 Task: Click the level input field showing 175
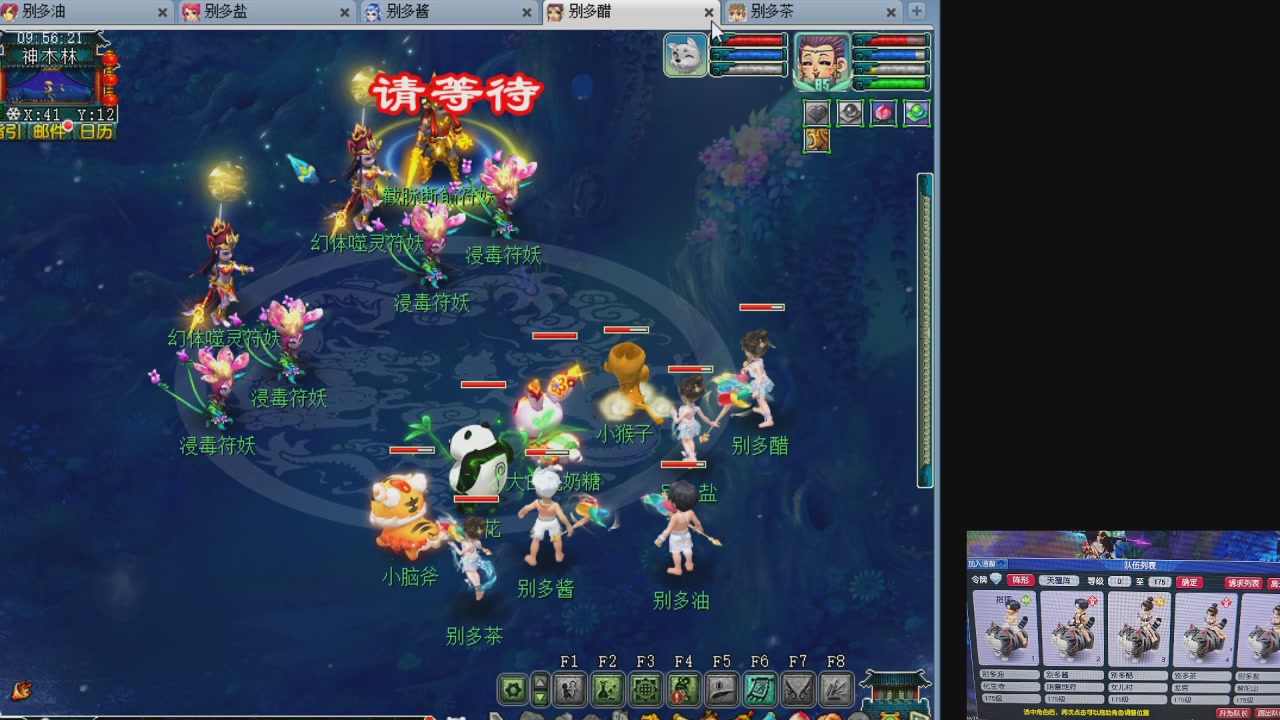[1158, 582]
